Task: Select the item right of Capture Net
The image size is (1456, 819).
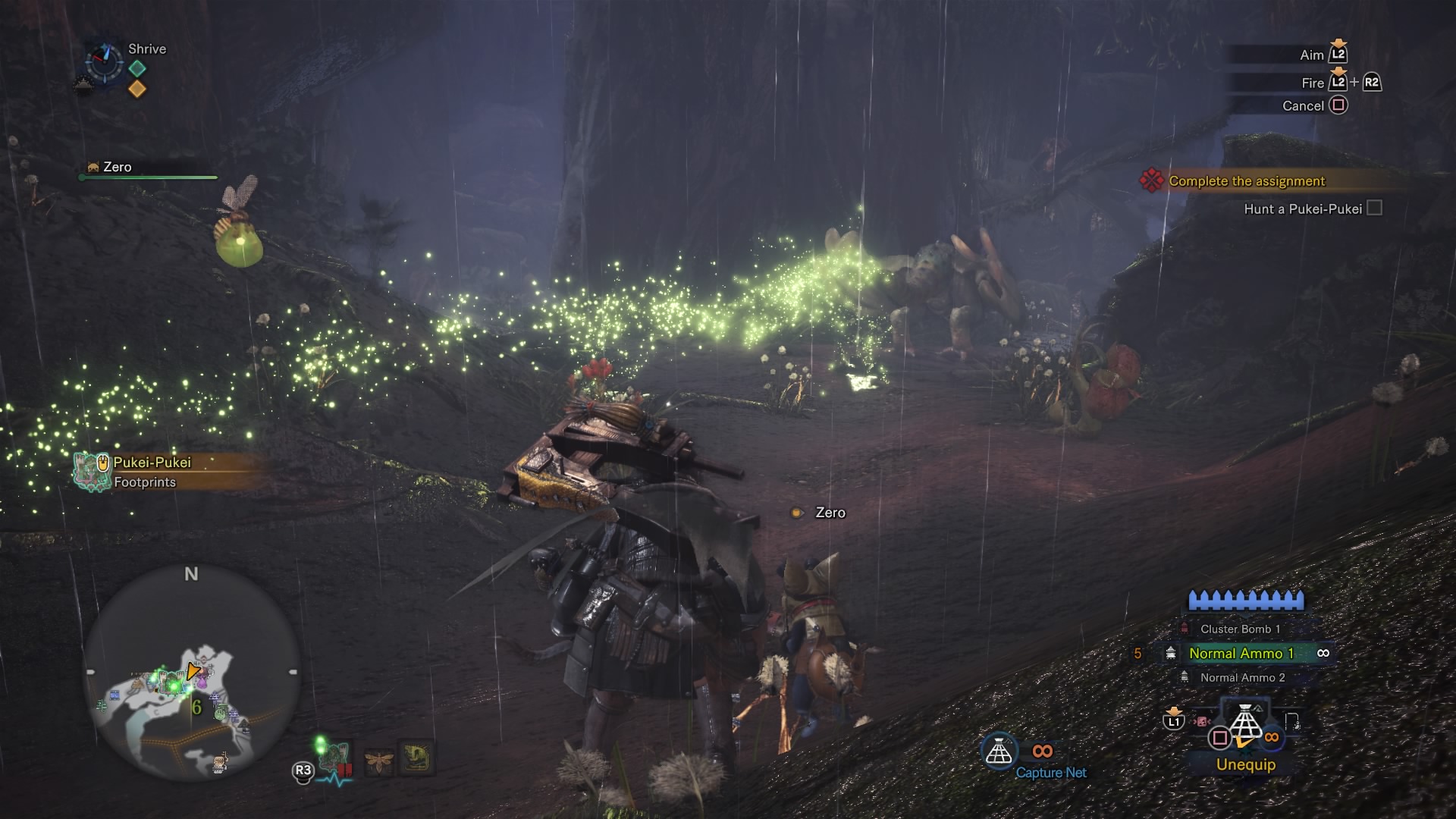Action: coord(1292,721)
